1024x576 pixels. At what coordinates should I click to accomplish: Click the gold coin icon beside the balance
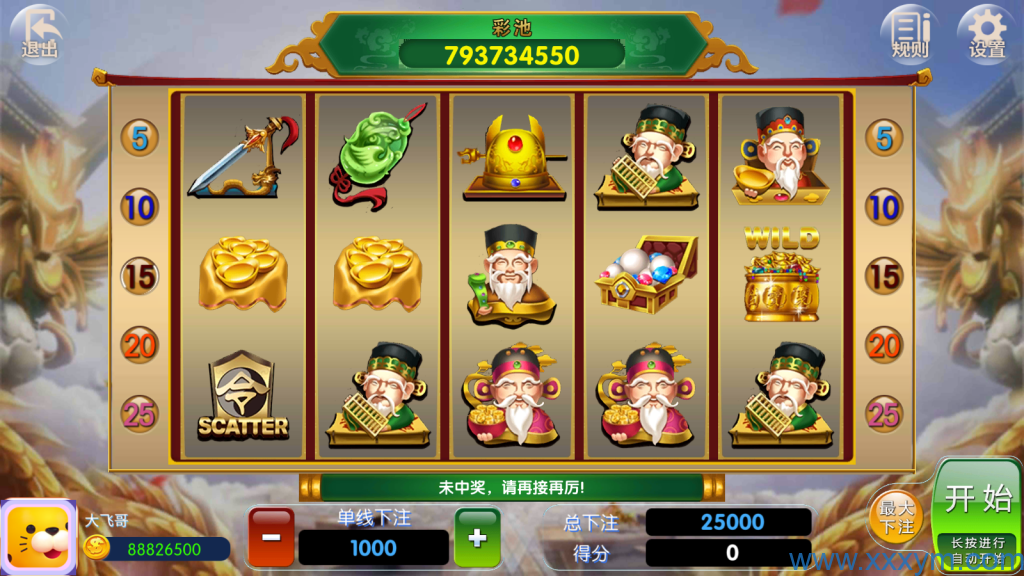(x=97, y=547)
